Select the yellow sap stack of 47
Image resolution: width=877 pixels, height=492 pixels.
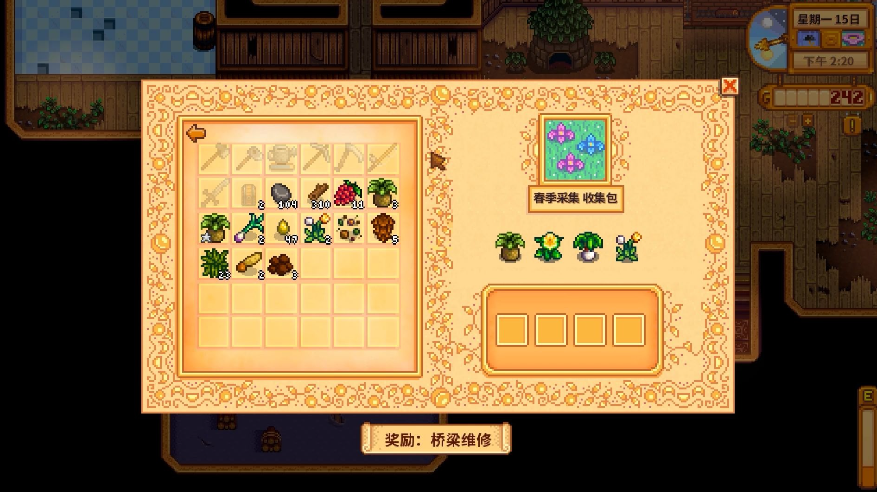(x=283, y=228)
